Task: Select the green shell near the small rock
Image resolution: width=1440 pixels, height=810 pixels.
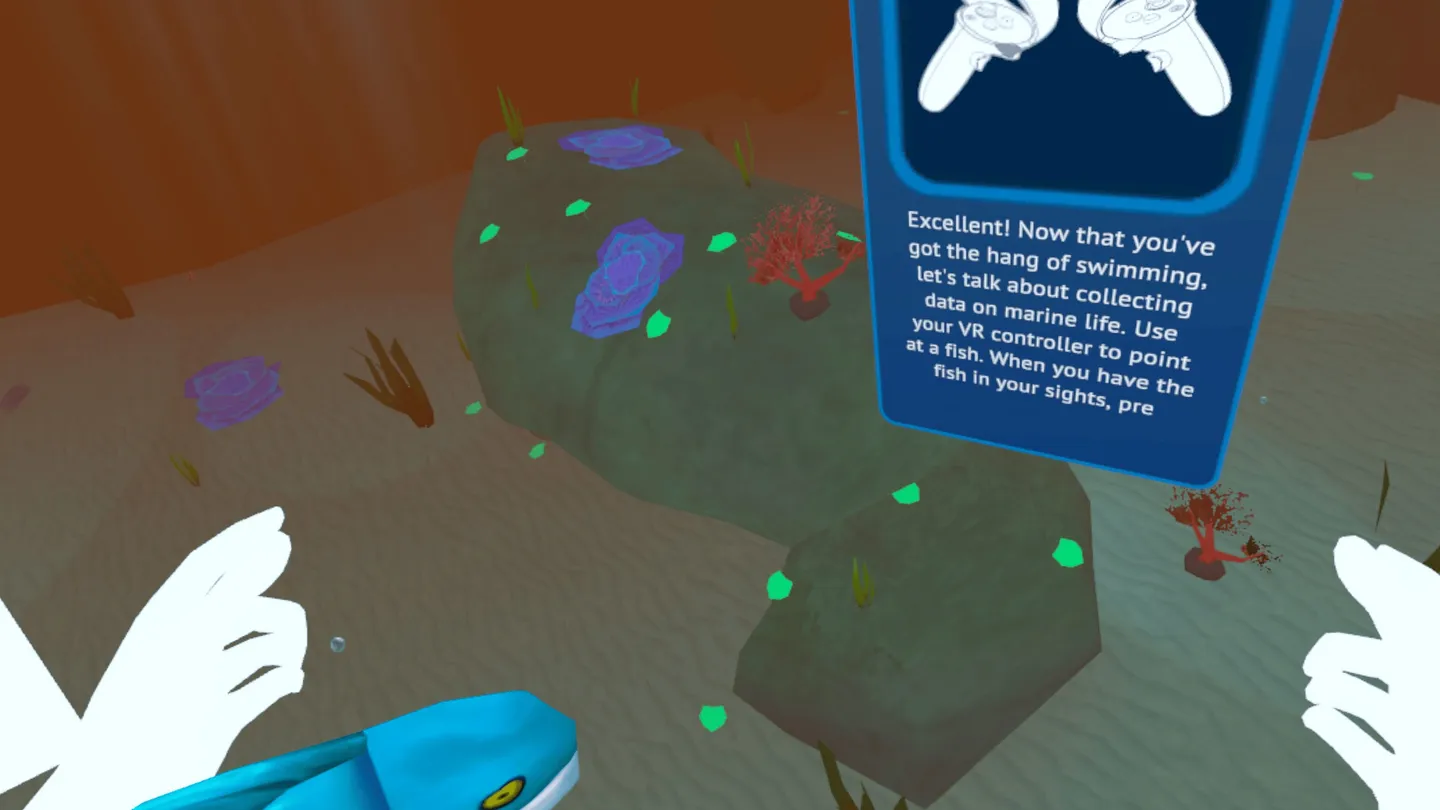Action: coord(779,585)
